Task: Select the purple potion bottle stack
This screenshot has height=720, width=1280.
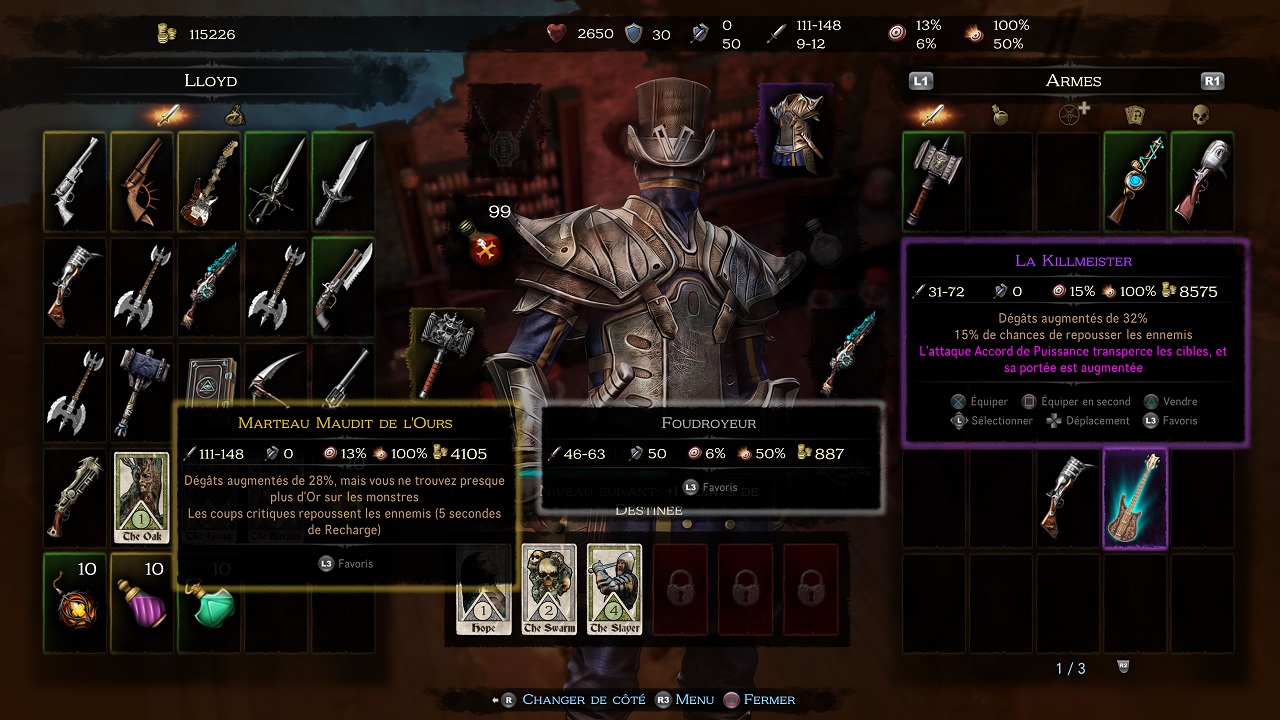Action: (141, 601)
